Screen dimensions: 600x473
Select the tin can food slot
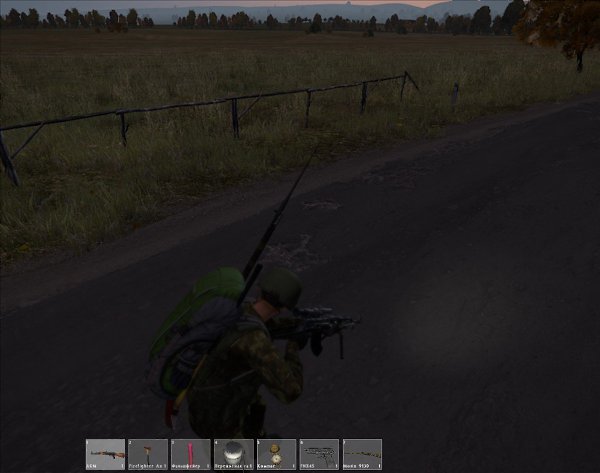[234, 454]
